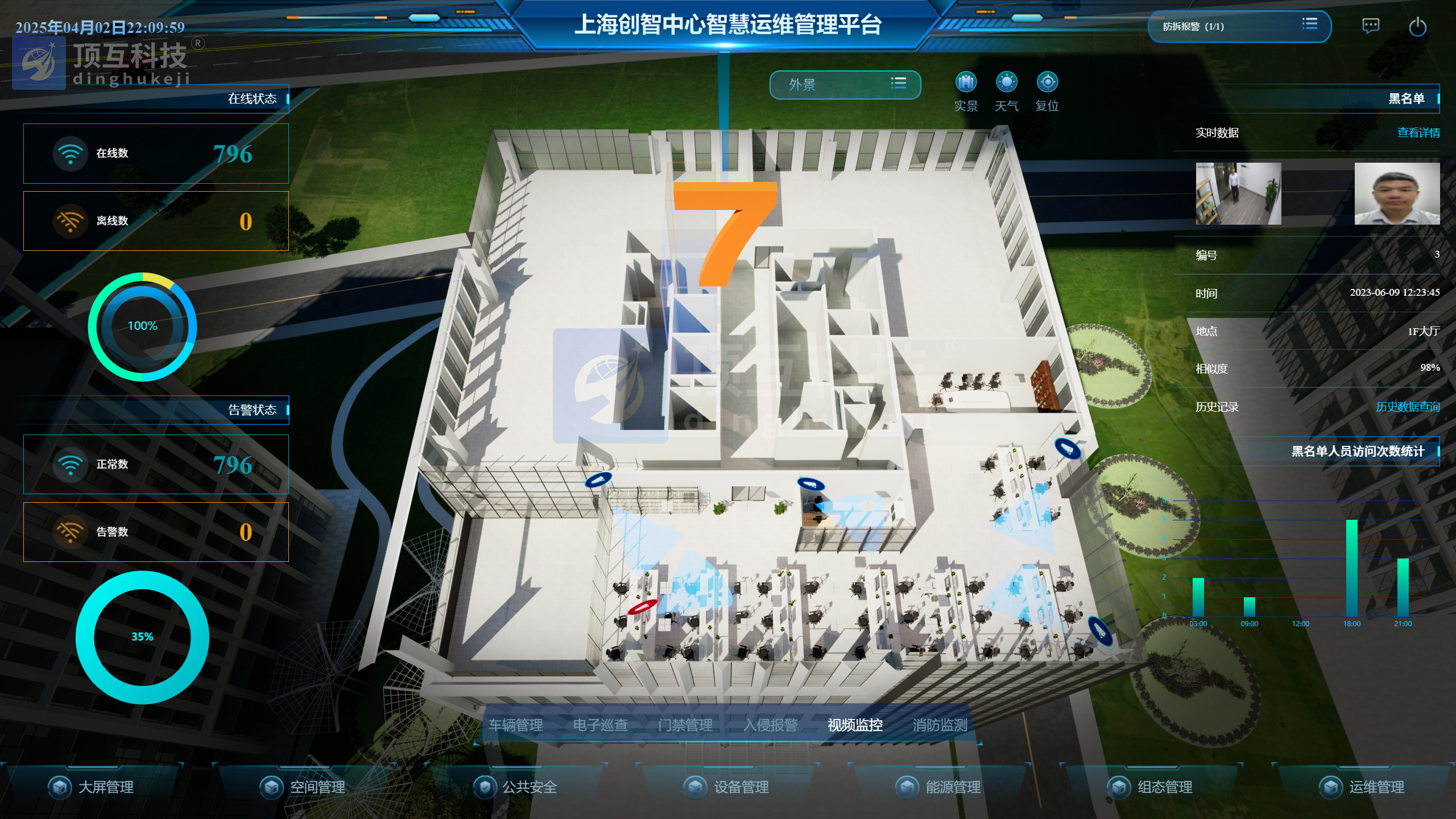Screen dimensions: 1456x819
Task: Switch to the 门禁管理 tab
Action: [685, 725]
